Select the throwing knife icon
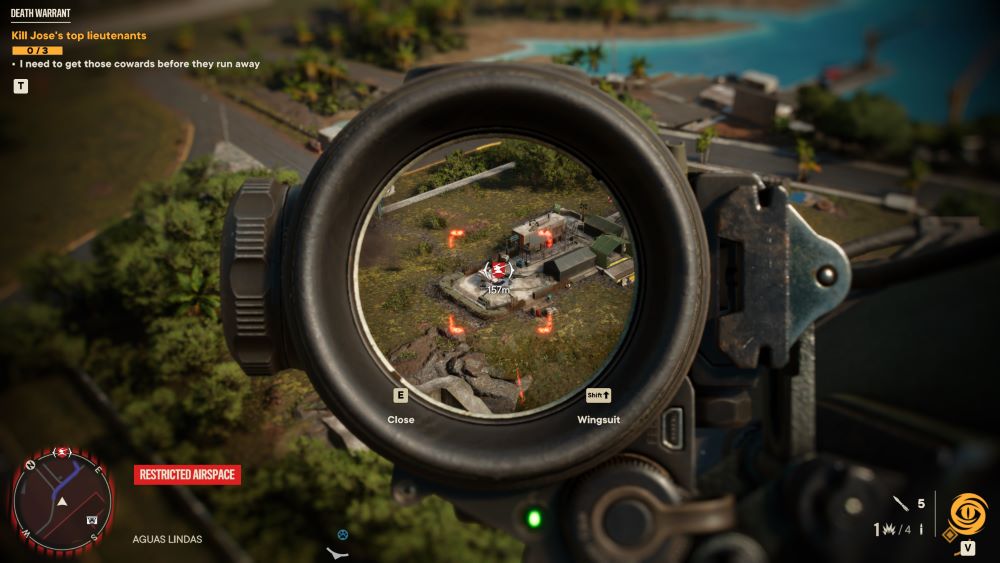Screen dimensions: 1000x563 [x=900, y=504]
